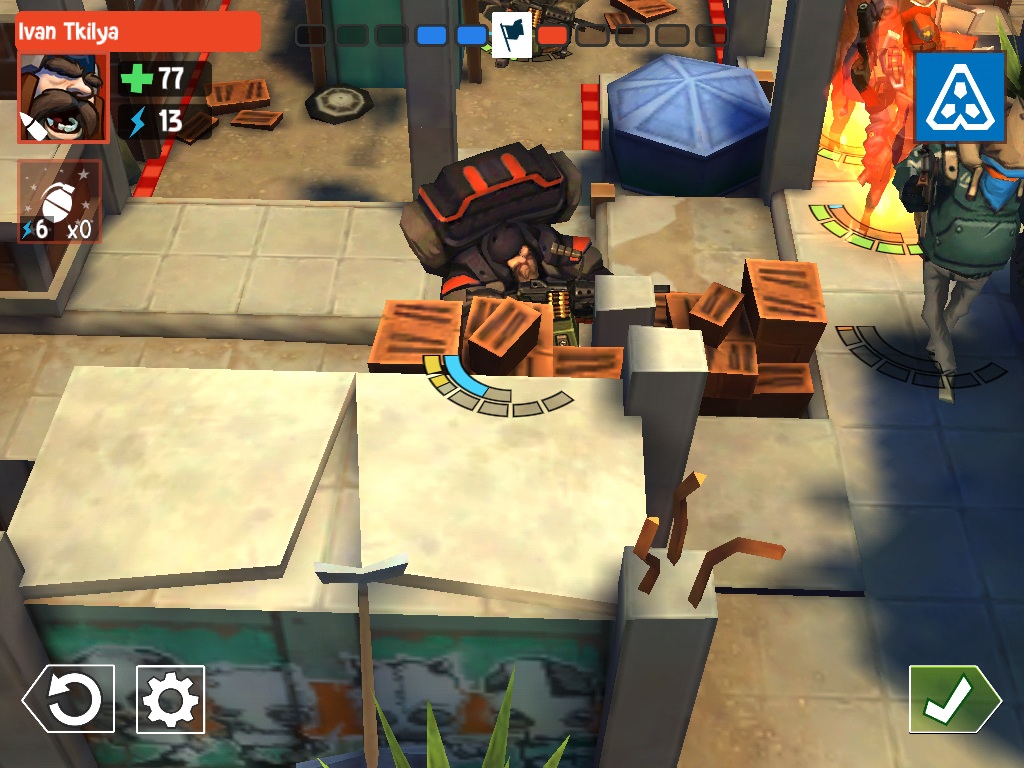Viewport: 1024px width, 768px height.
Task: Select the flag marker on turn tracker
Action: point(512,36)
